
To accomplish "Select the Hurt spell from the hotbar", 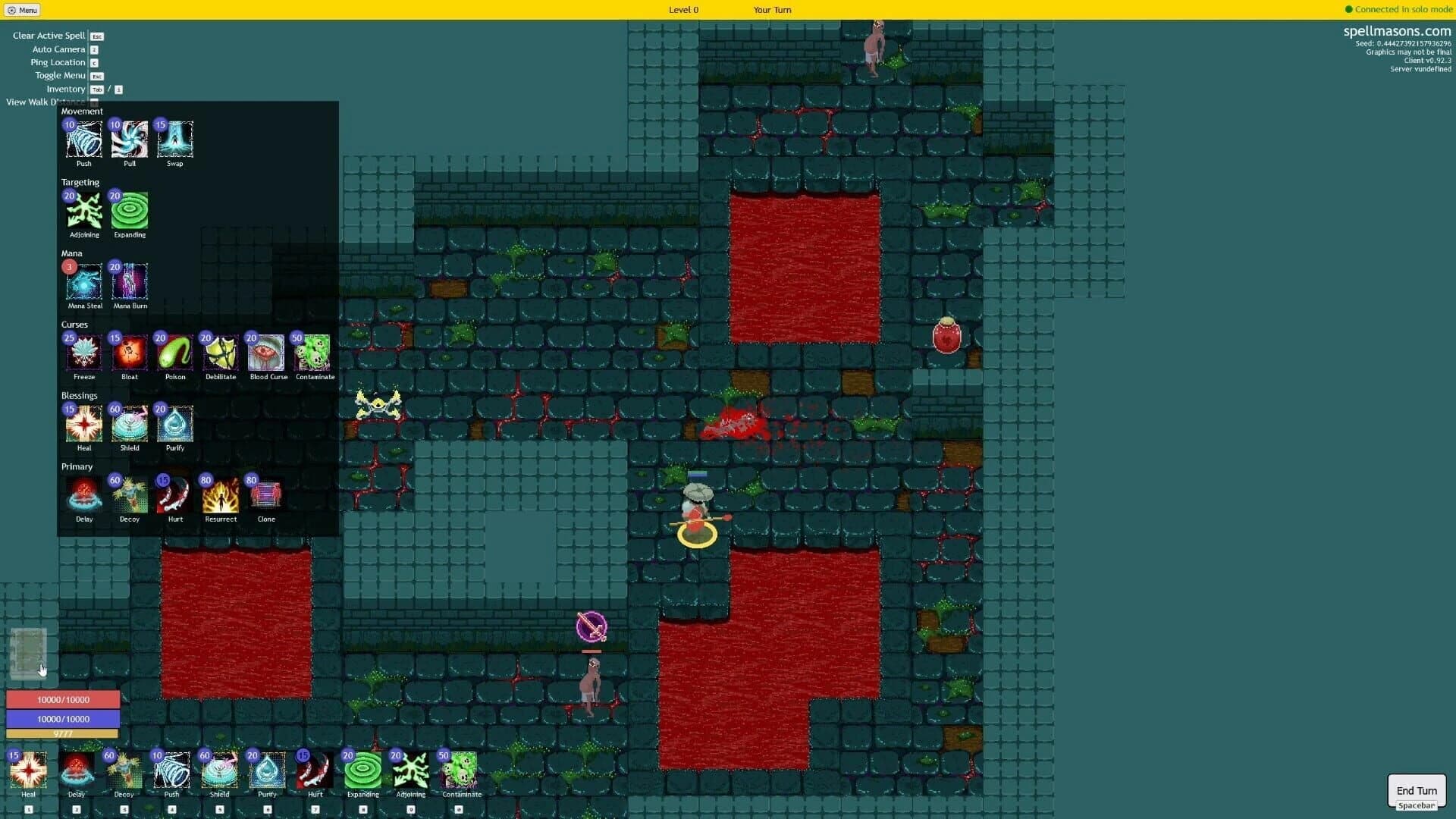I will tap(315, 772).
